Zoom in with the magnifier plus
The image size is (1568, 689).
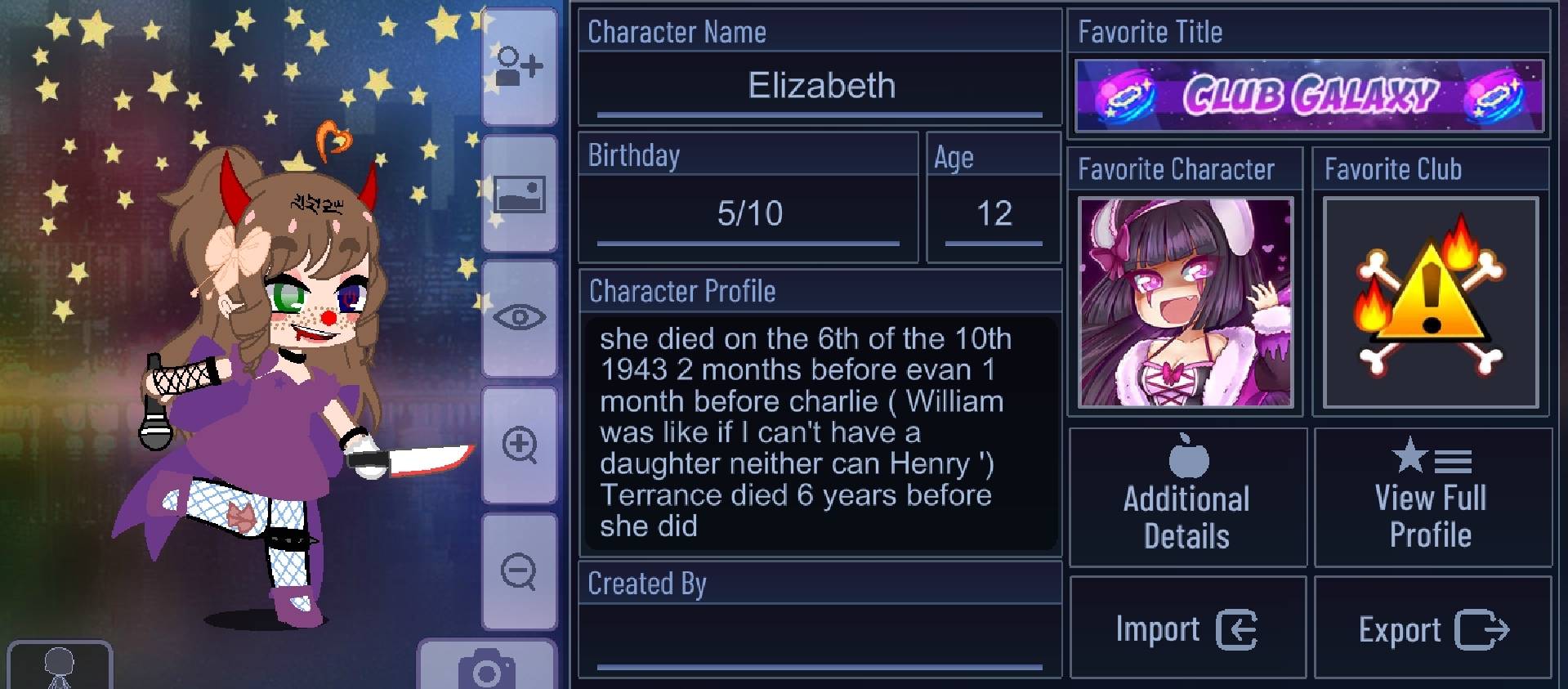point(519,445)
